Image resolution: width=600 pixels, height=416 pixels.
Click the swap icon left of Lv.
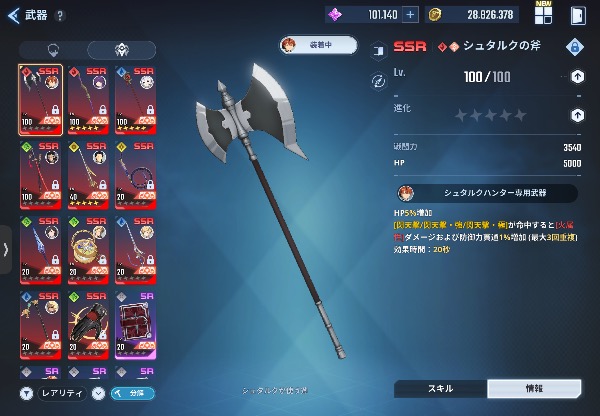[379, 79]
